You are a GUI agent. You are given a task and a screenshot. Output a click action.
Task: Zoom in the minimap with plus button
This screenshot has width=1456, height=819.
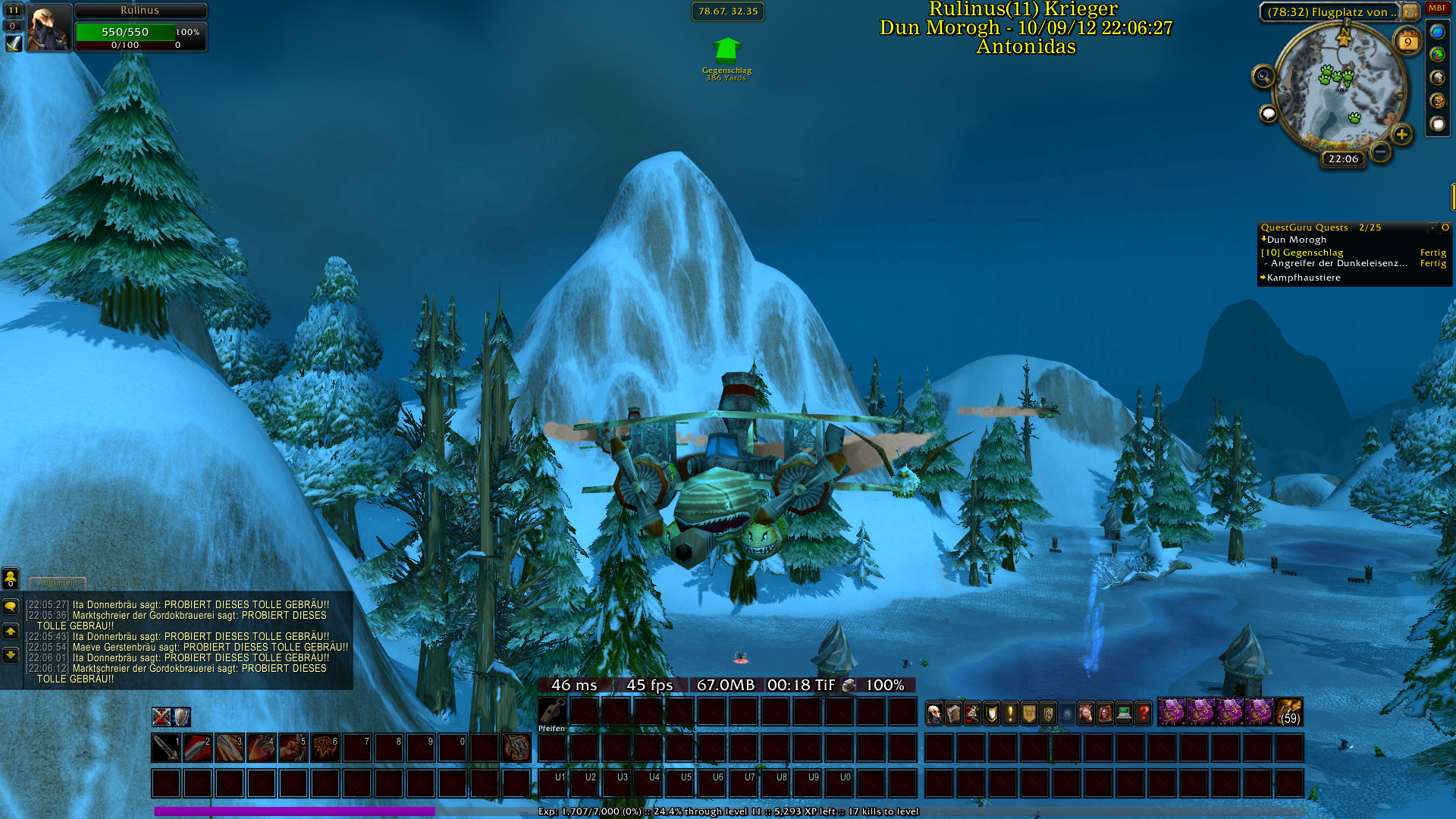click(x=1401, y=135)
